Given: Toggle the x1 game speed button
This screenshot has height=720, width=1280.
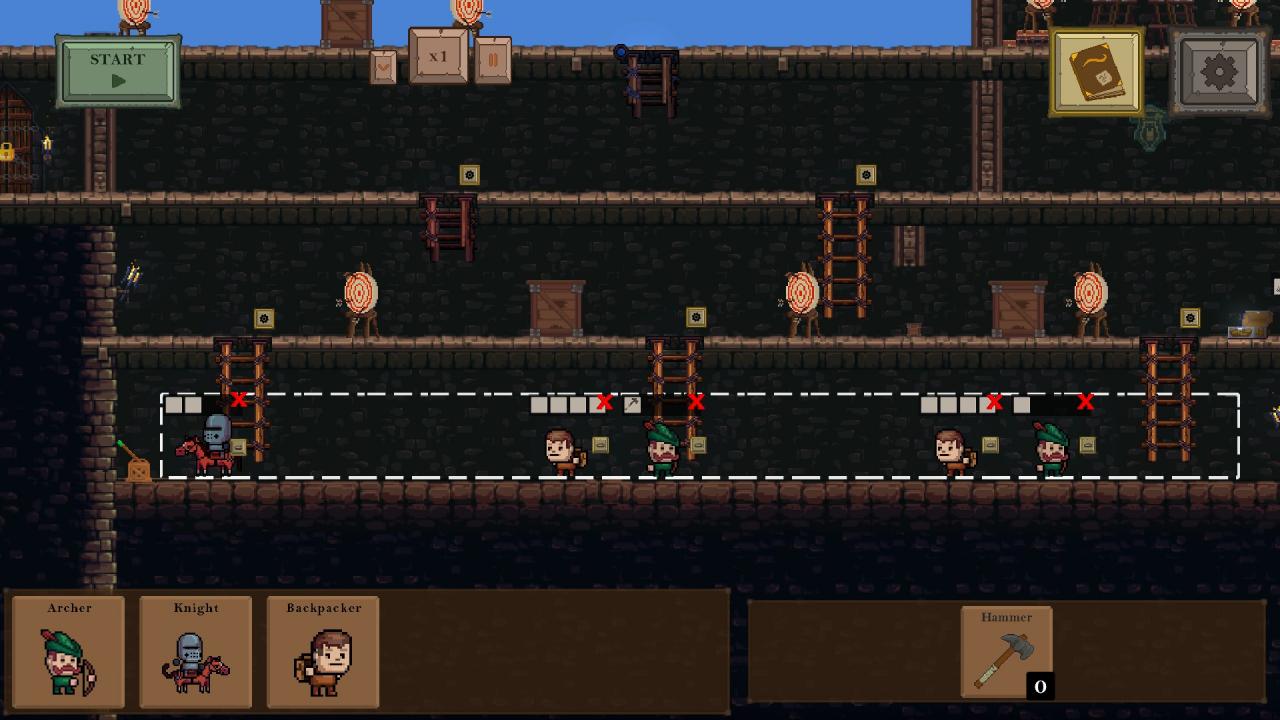Looking at the screenshot, I should coord(438,56).
